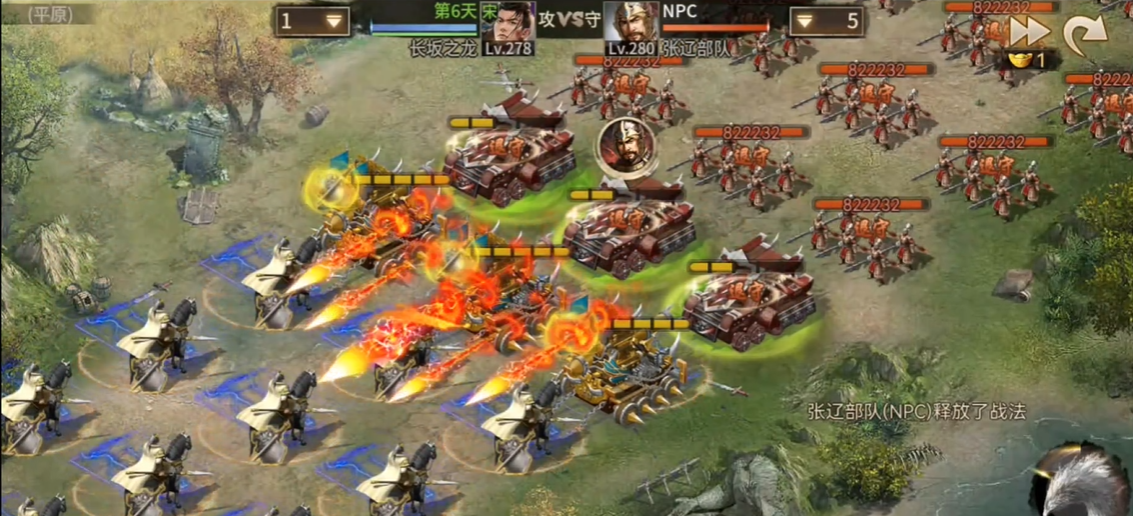
Task: Skip the battle using the curved arrow button
Action: click(x=1084, y=34)
